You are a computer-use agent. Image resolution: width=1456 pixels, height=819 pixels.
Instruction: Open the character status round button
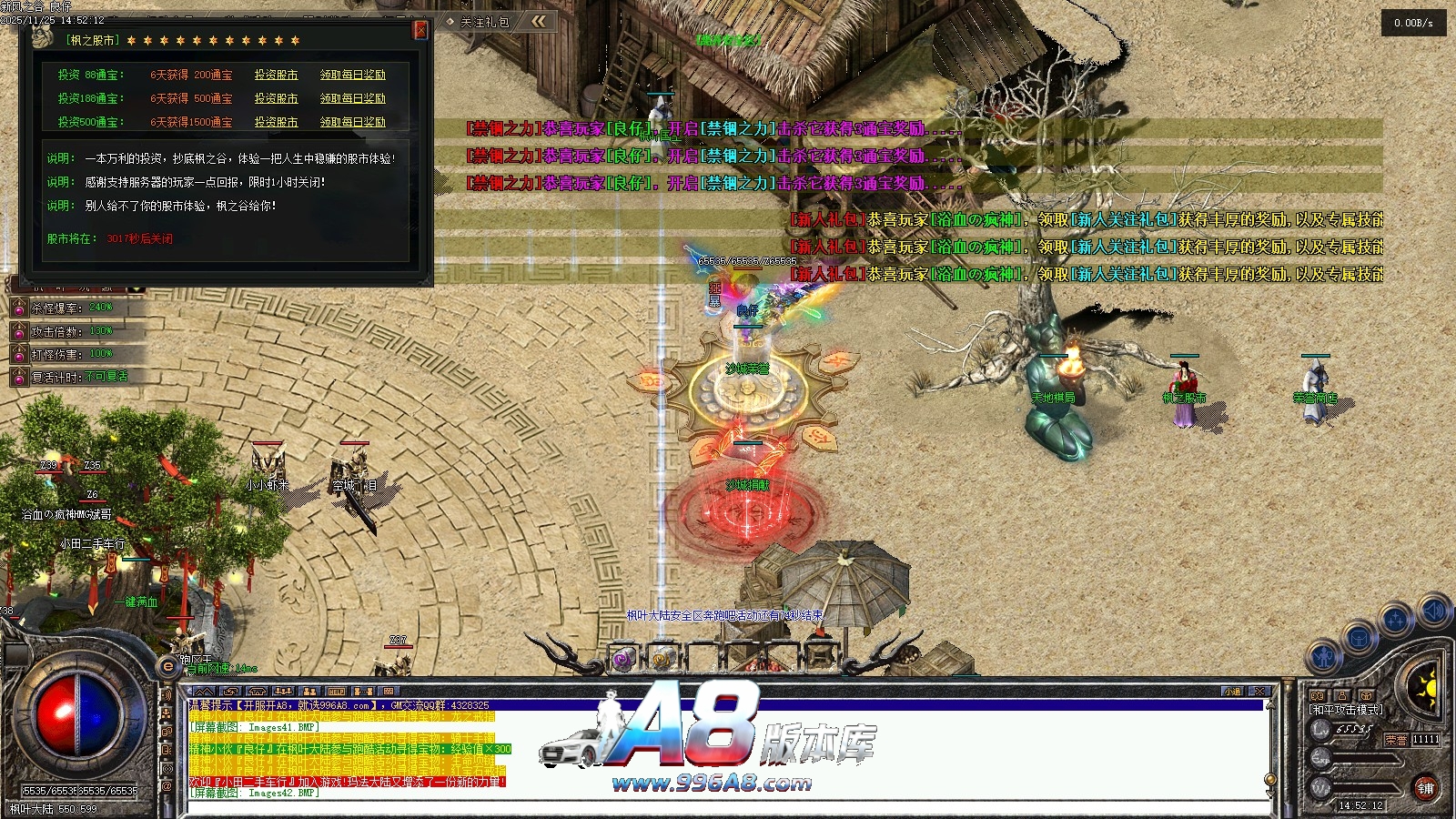point(1325,657)
